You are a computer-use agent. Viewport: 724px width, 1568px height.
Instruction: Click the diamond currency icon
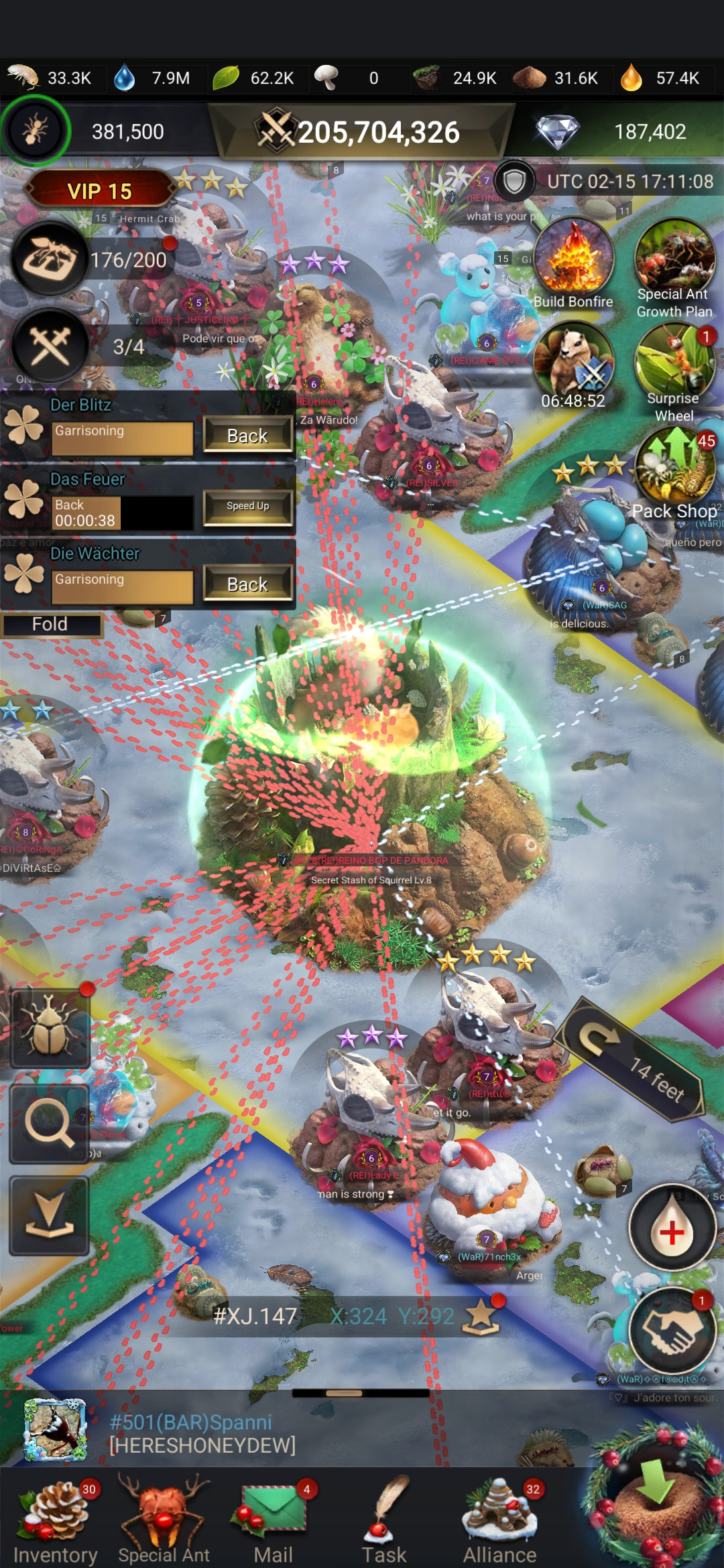557,132
